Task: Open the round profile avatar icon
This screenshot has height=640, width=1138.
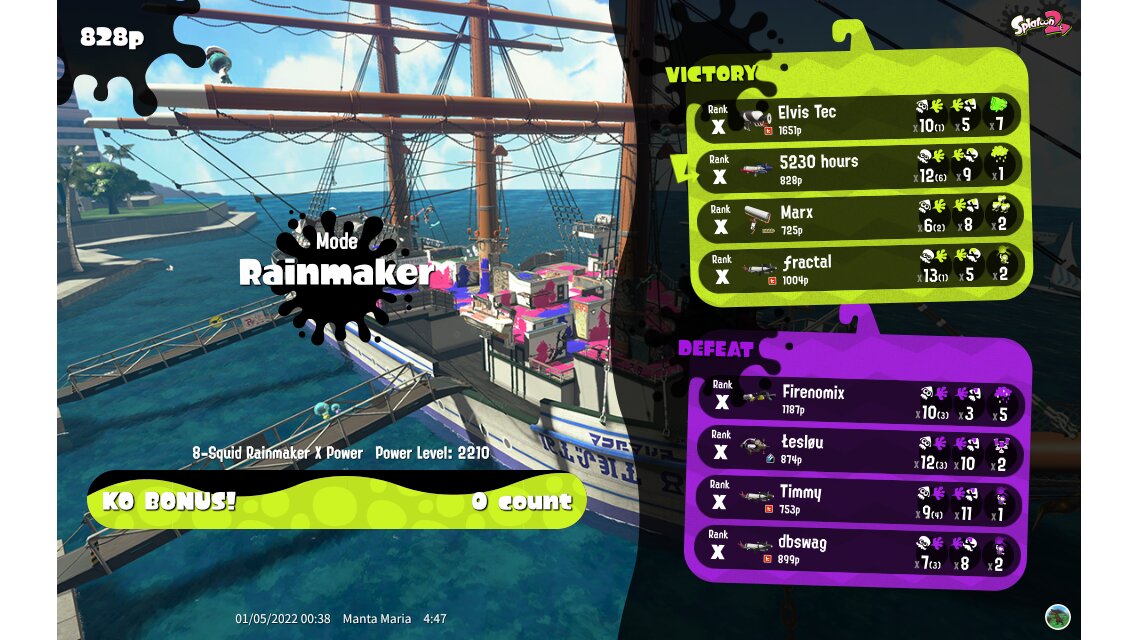Action: tap(1057, 616)
